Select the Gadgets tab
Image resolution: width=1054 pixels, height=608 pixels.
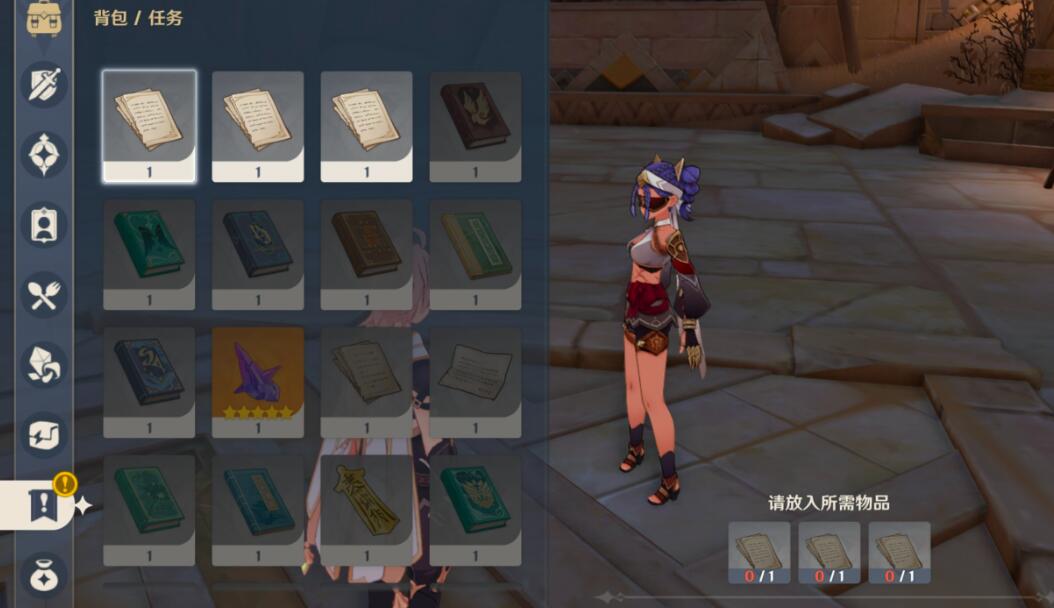[44, 434]
